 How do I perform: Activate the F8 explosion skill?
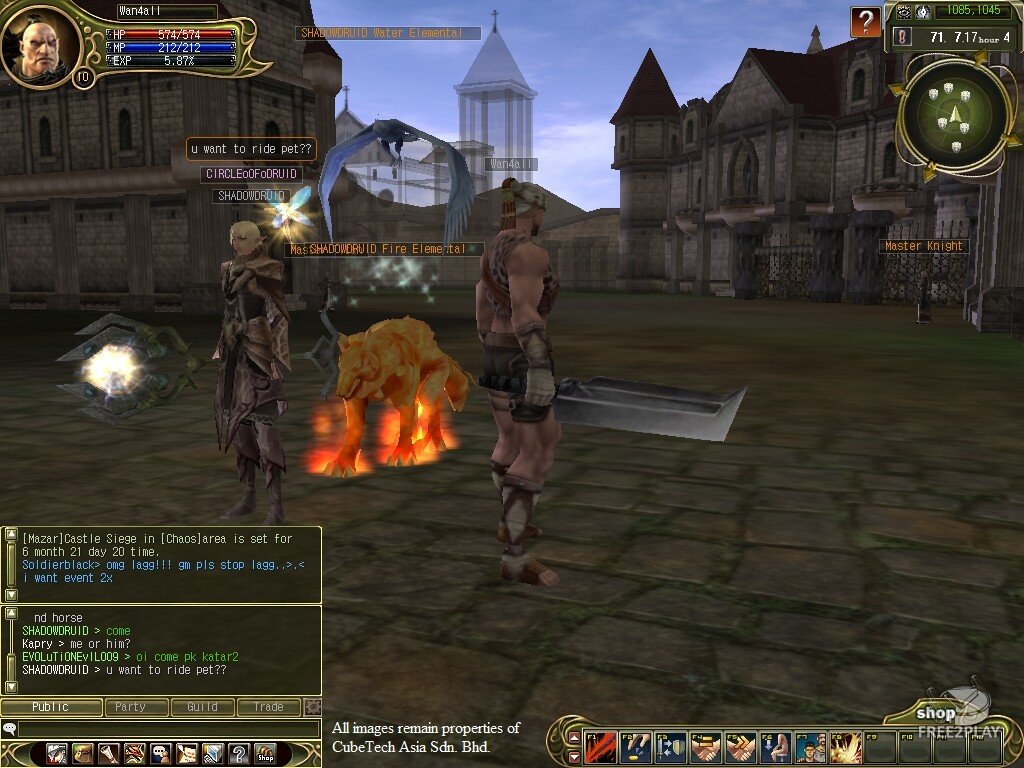click(x=846, y=748)
